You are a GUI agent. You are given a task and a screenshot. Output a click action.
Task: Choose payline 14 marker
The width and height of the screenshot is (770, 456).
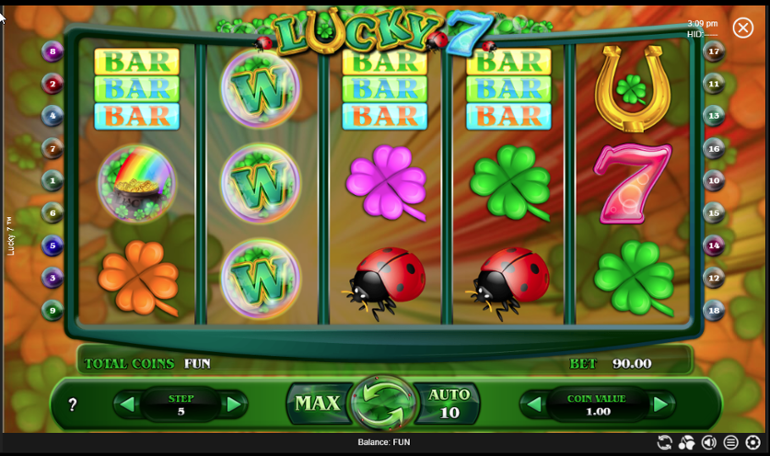point(713,245)
